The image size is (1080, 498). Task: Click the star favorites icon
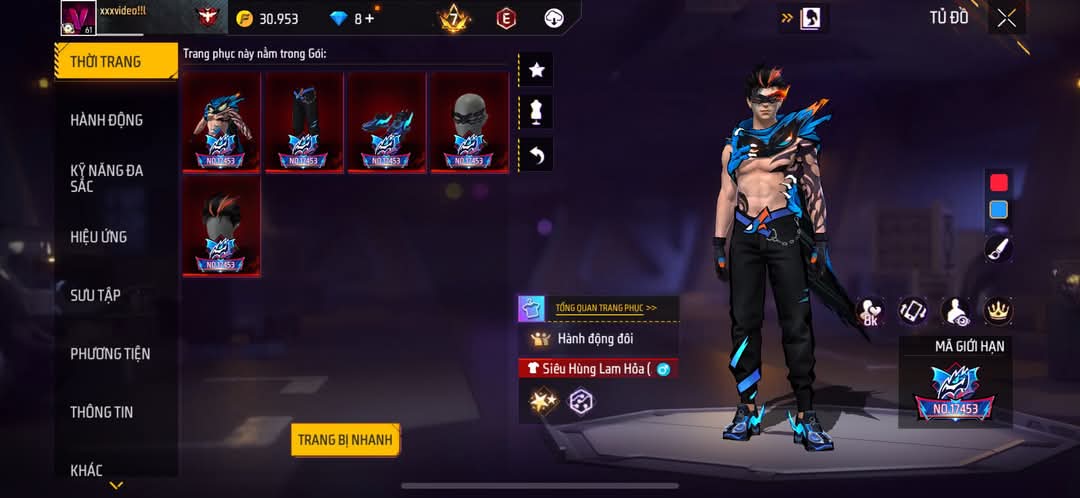pyautogui.click(x=536, y=70)
